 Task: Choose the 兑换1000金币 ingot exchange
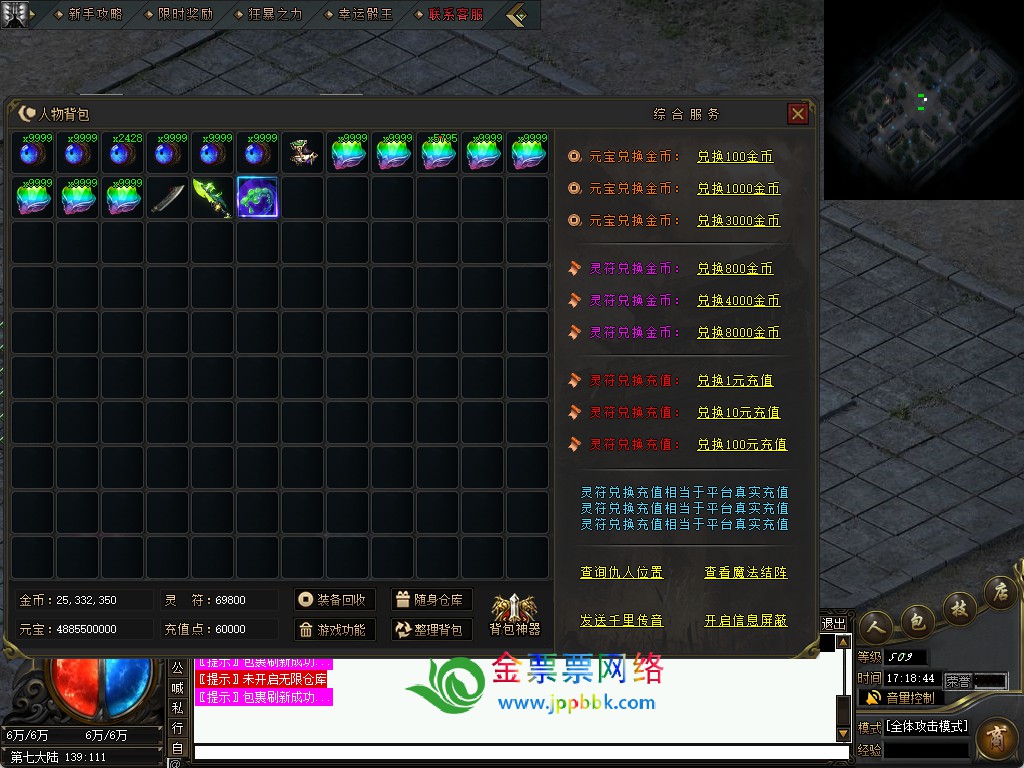pyautogui.click(x=738, y=189)
